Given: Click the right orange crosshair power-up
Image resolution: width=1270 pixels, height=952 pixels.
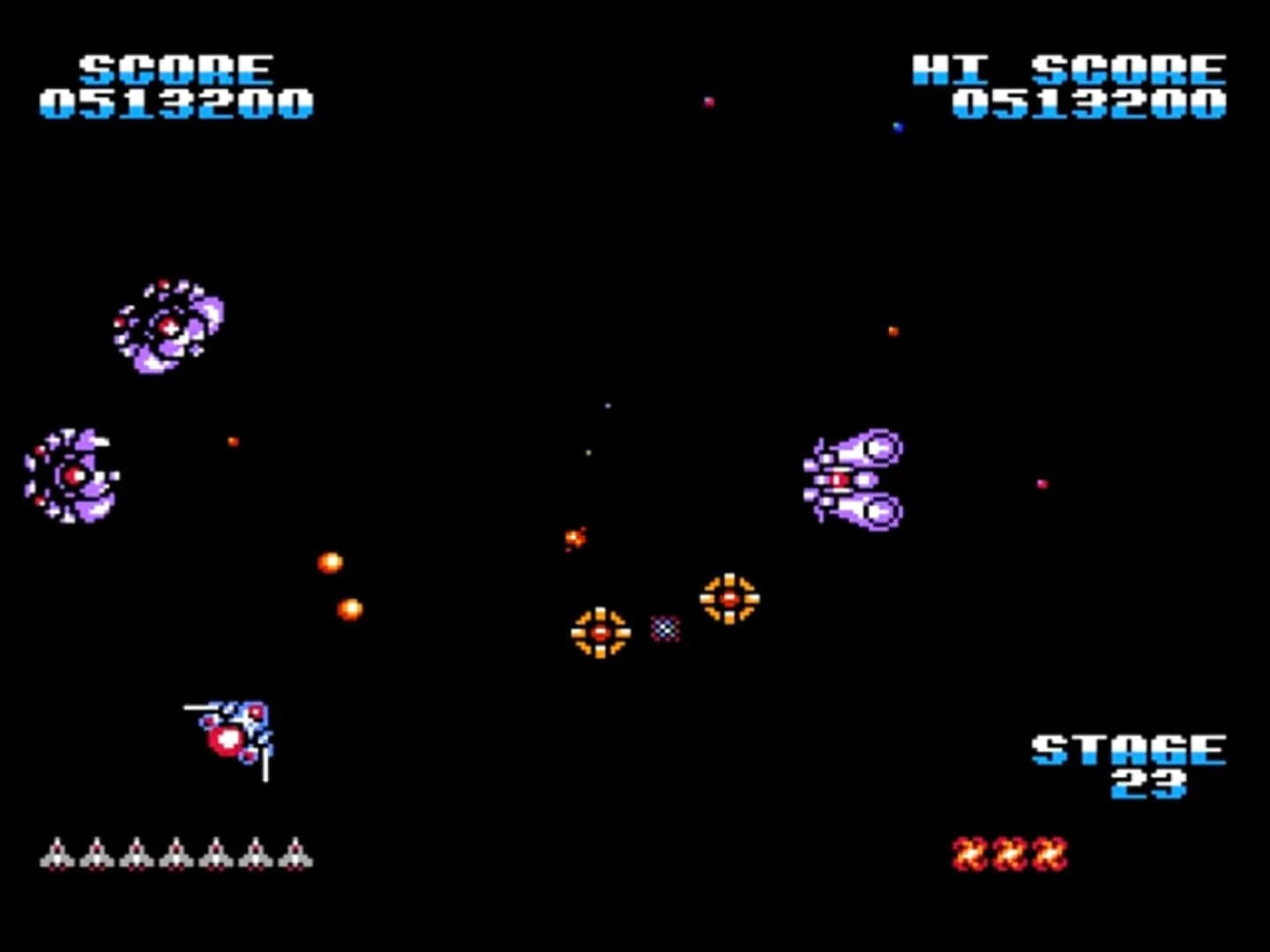Looking at the screenshot, I should pyautogui.click(x=728, y=599).
